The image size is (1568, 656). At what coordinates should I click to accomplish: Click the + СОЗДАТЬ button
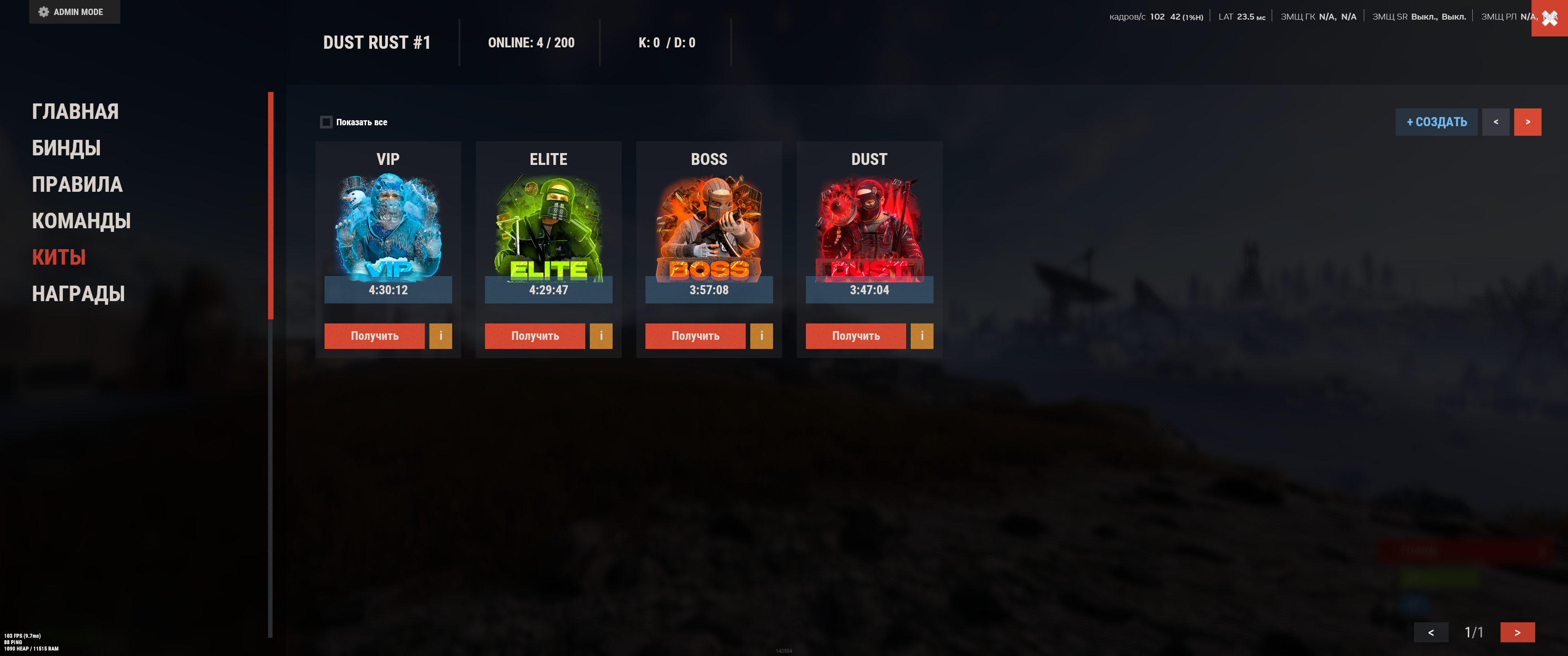click(x=1436, y=122)
